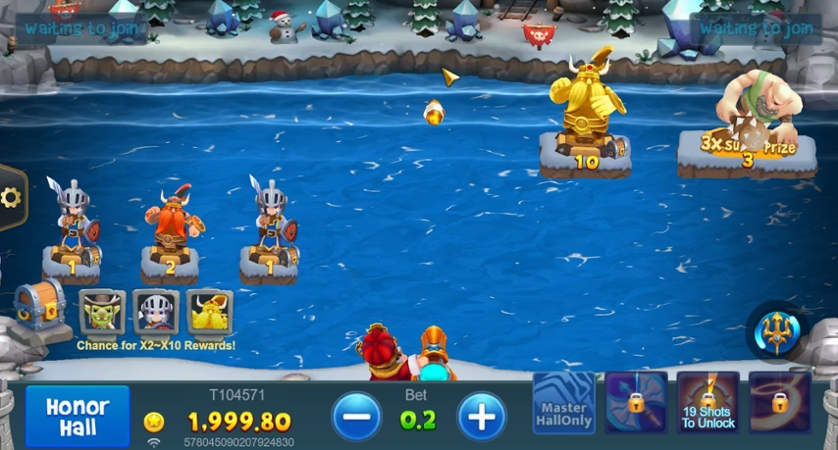
Task: Tap the locked whirlwind skill icon
Action: click(x=779, y=403)
